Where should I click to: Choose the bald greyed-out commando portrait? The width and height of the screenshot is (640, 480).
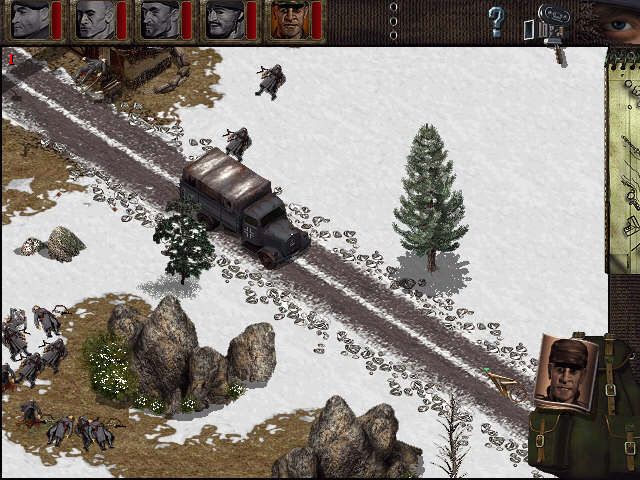(95, 21)
